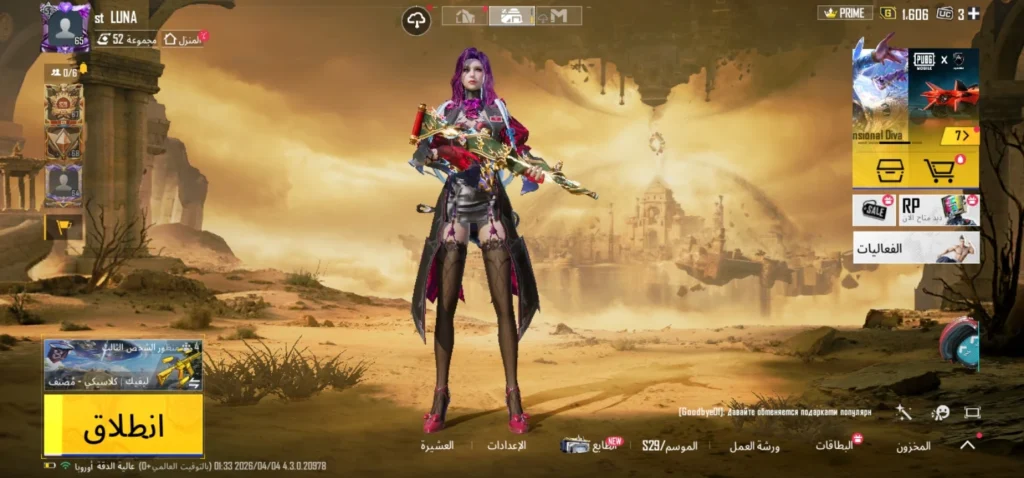
Task: Open the المنزل home button
Action: (184, 39)
